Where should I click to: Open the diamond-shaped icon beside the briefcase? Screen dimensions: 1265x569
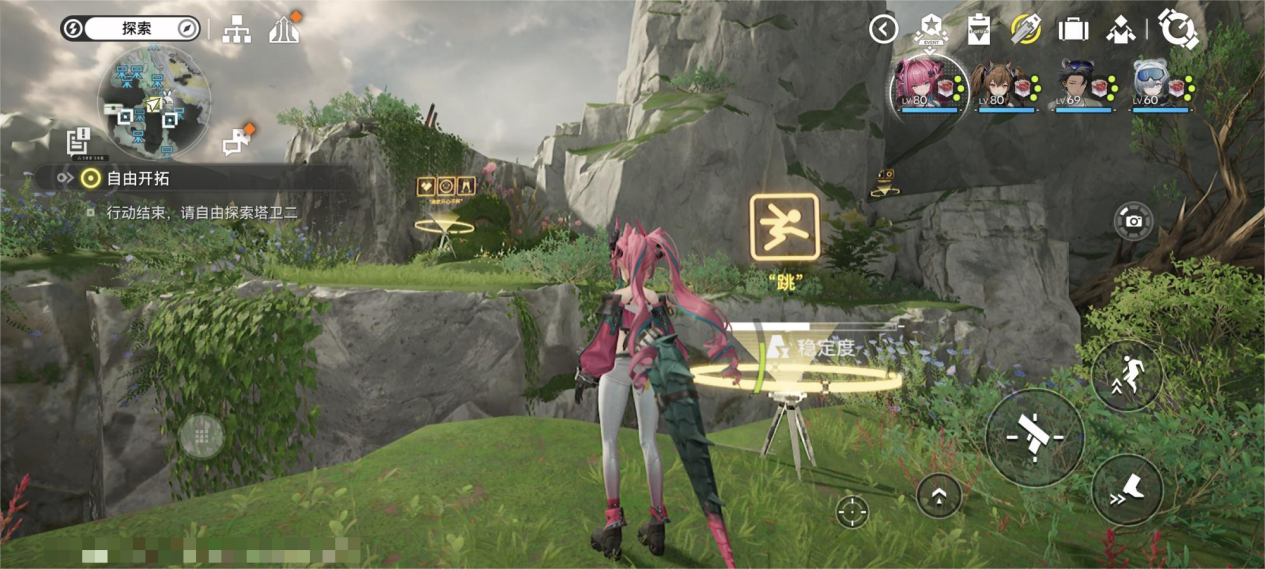tap(1120, 30)
